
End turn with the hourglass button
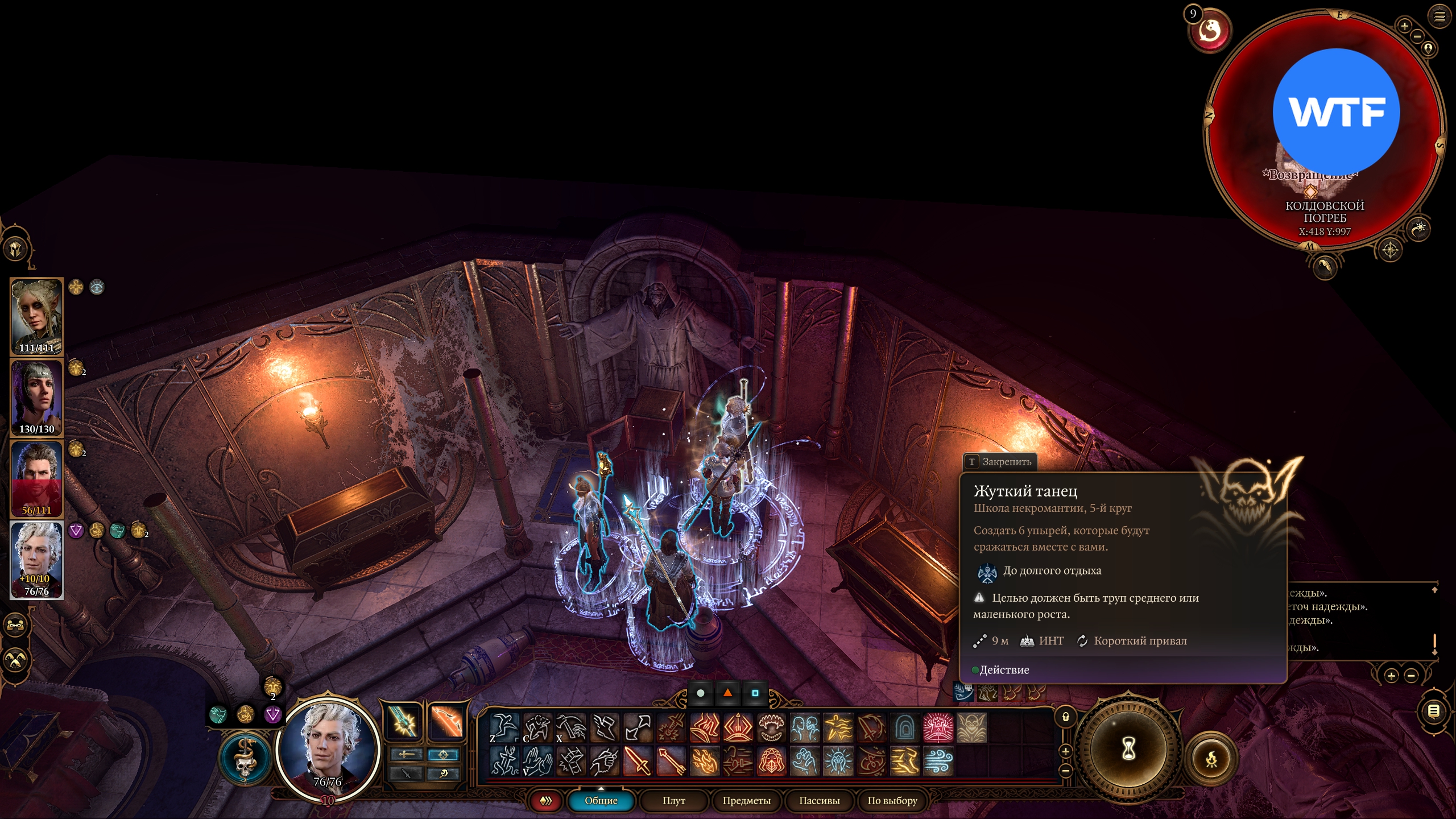[x=1128, y=748]
